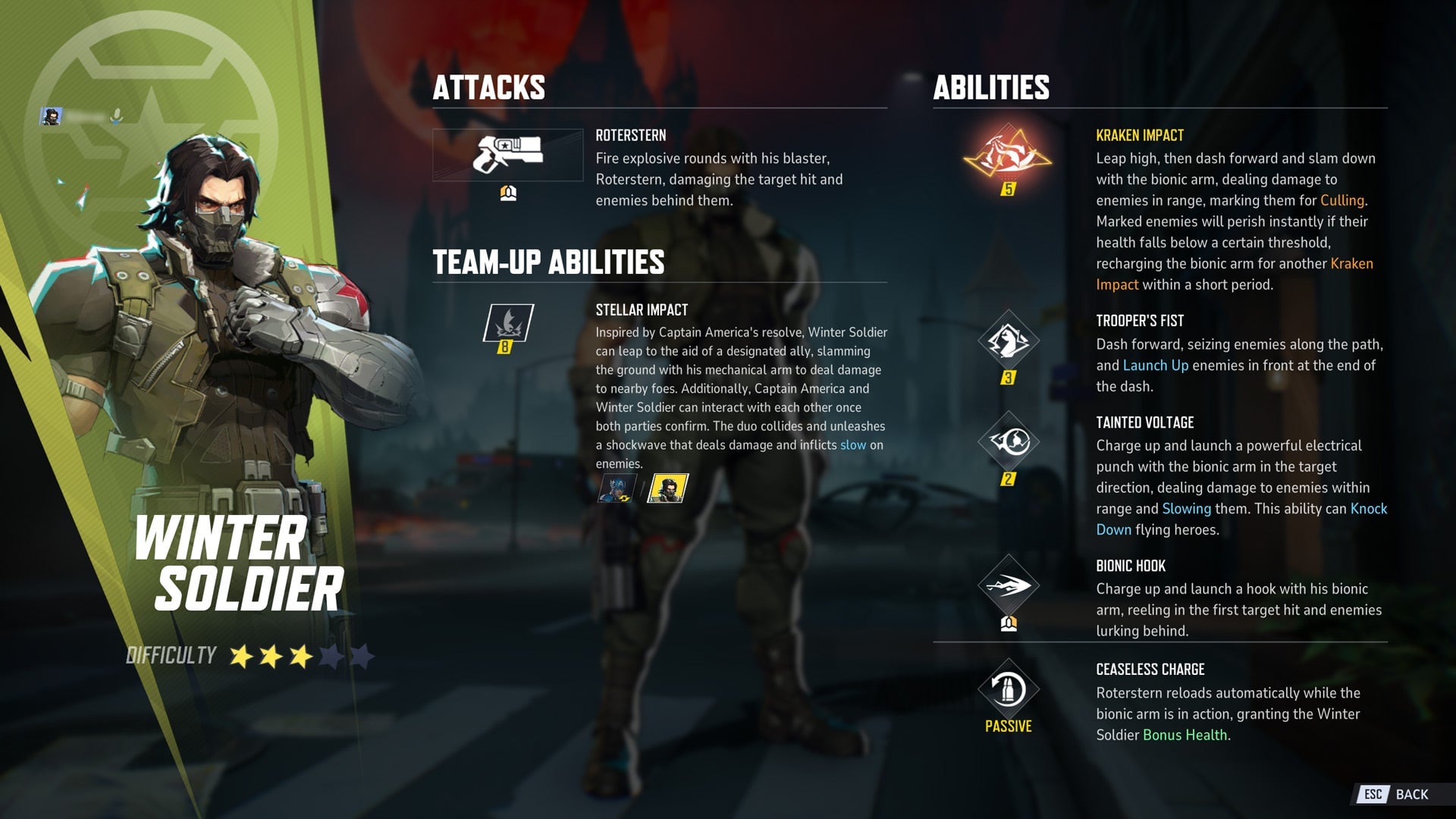
Task: Switch to the ABILITIES section header
Action: (990, 88)
